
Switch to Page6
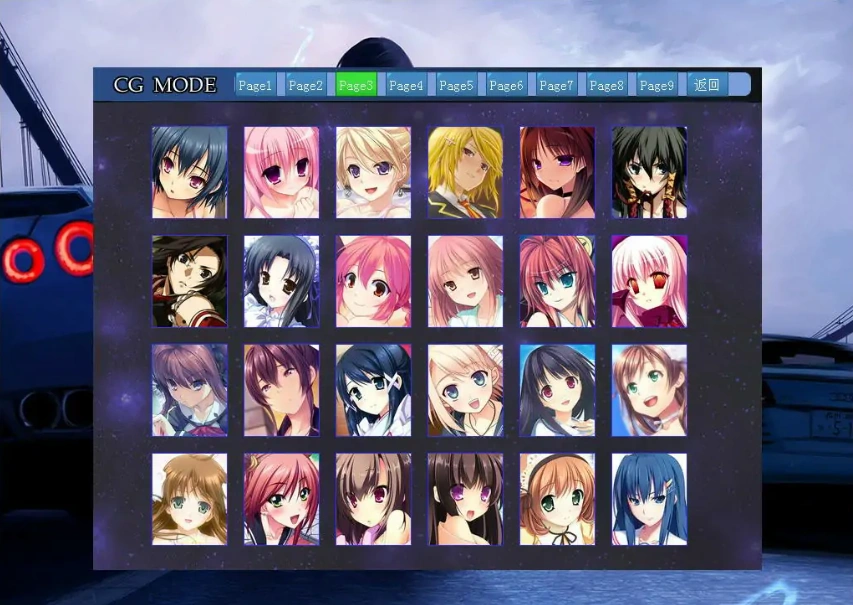coord(506,85)
